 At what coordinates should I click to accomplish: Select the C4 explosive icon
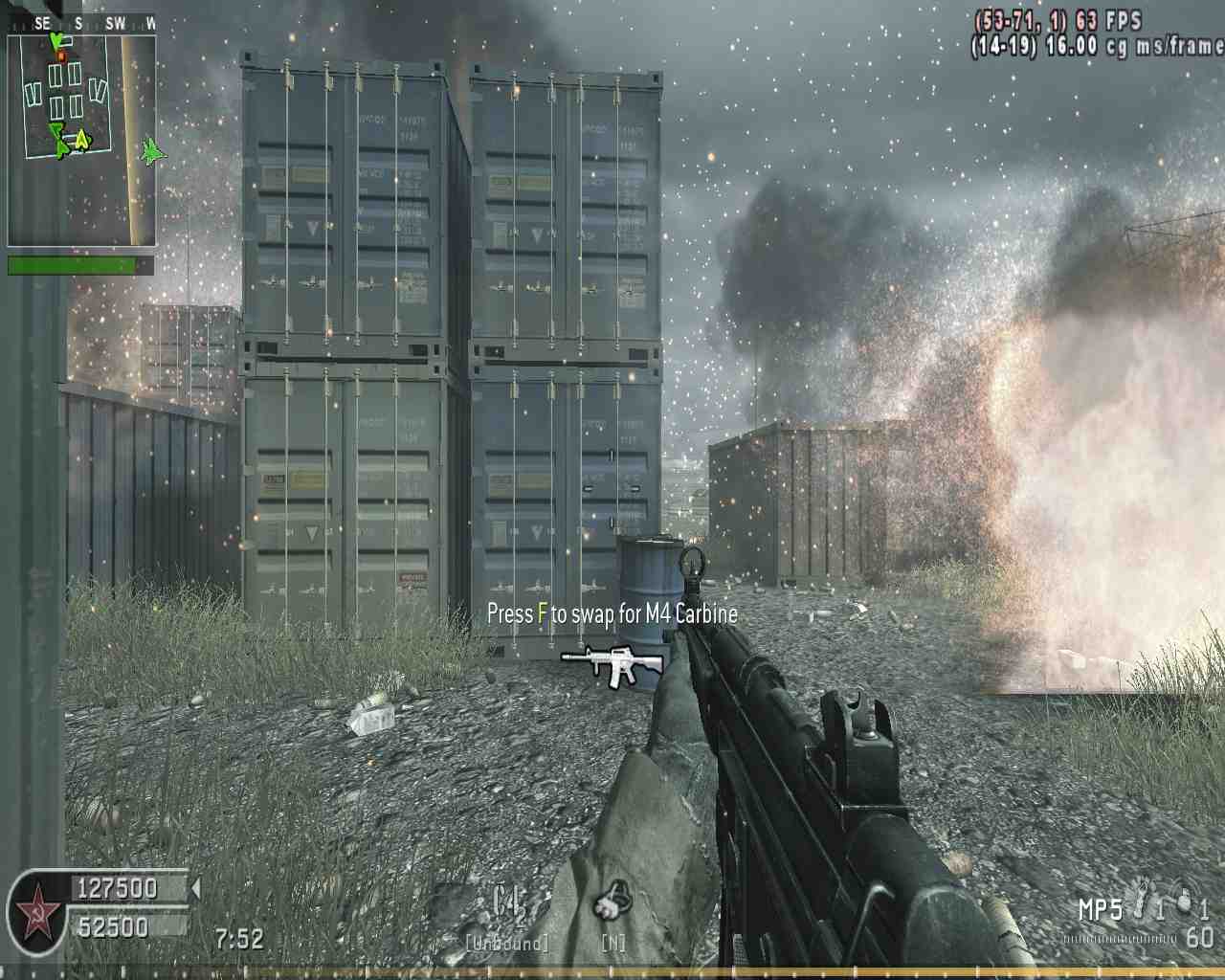509,902
